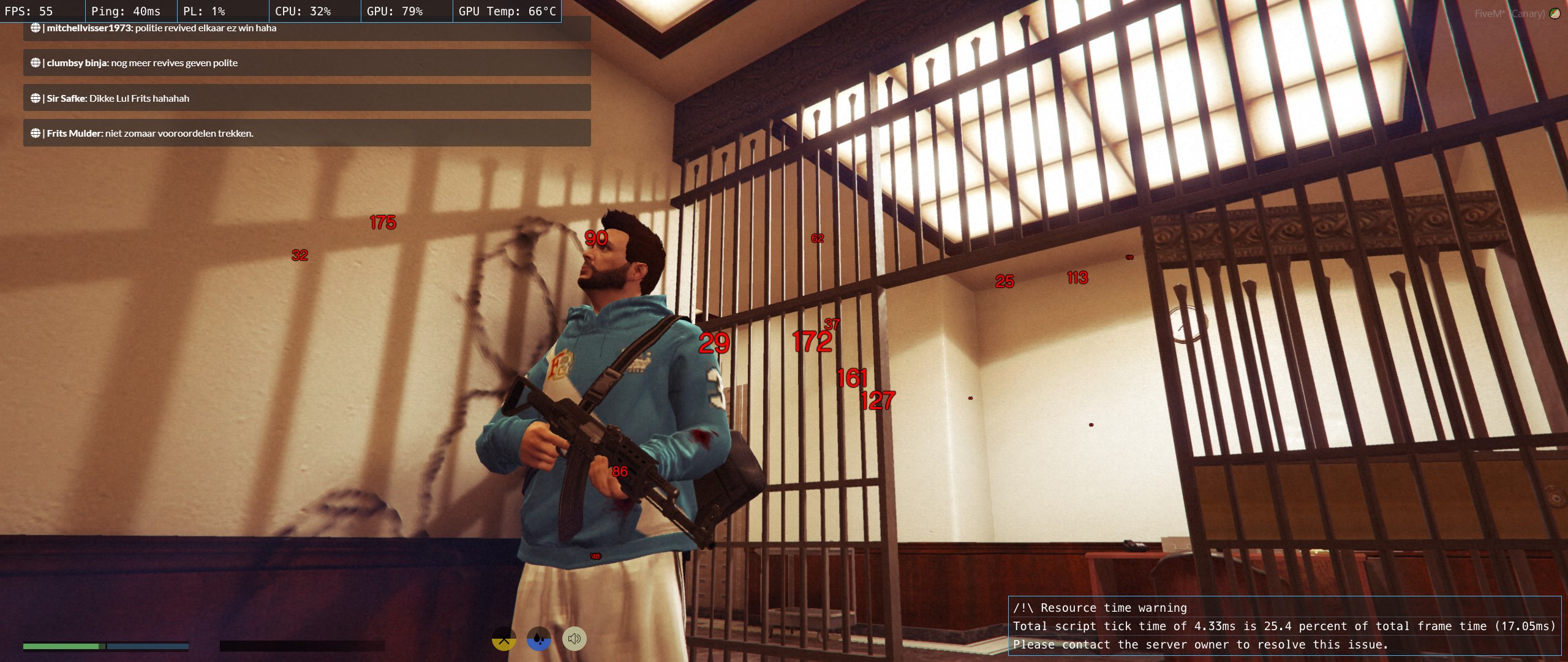Image resolution: width=1568 pixels, height=662 pixels.
Task: Click clumbsy binja's chat message
Action: [x=306, y=63]
